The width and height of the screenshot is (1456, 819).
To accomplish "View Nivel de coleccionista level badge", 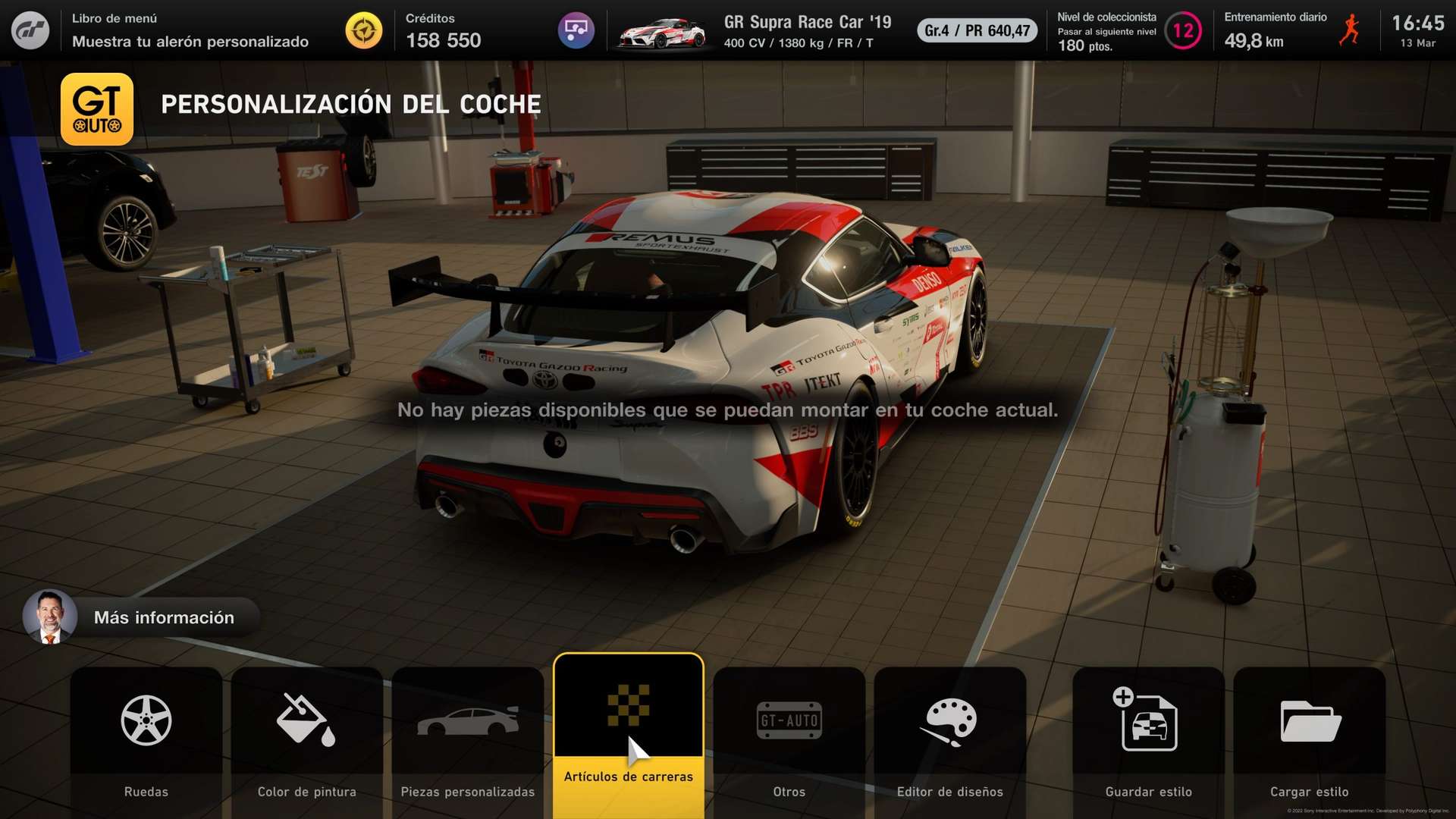I will [1182, 31].
